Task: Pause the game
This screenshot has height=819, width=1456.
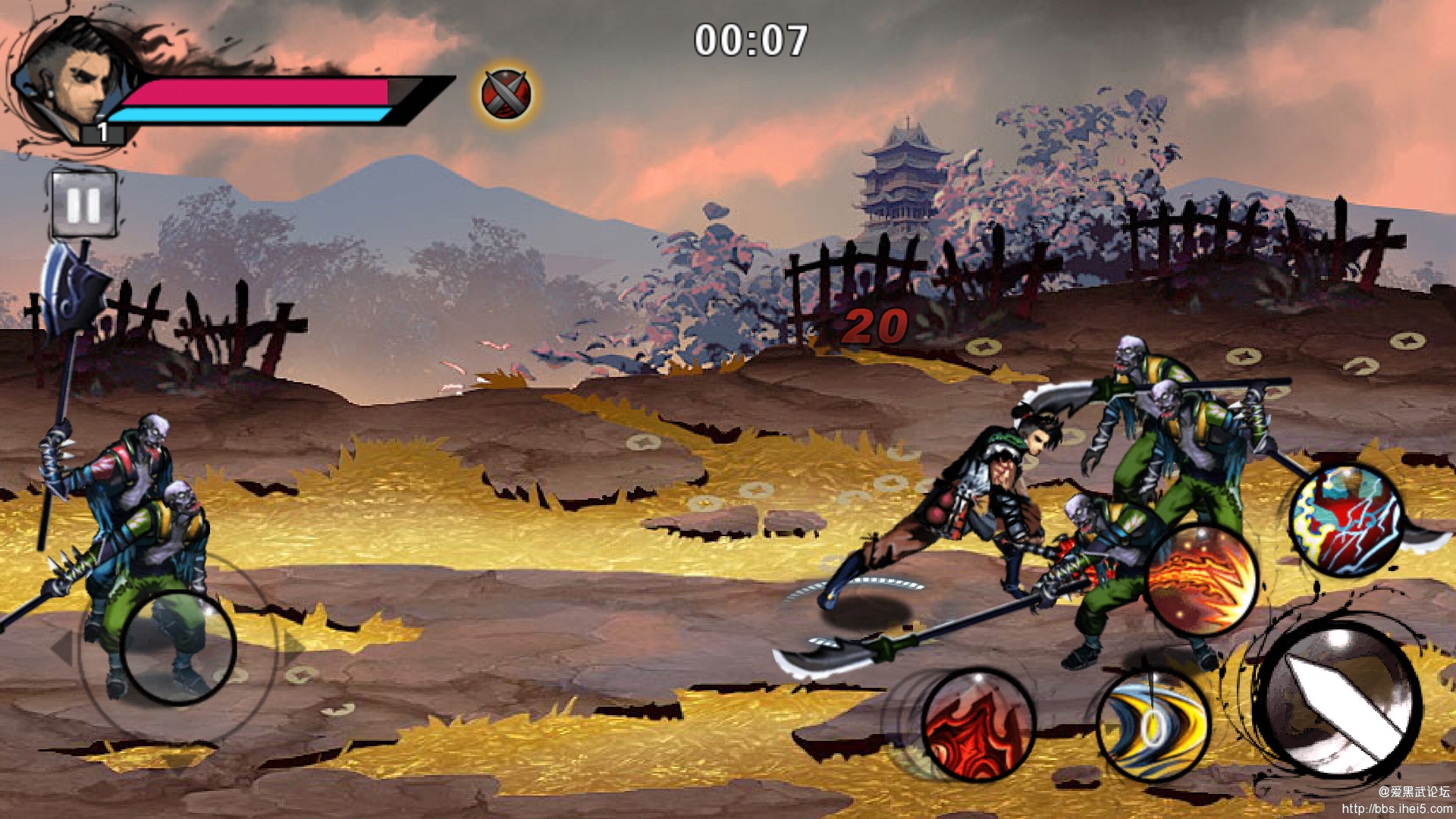Action: click(83, 203)
